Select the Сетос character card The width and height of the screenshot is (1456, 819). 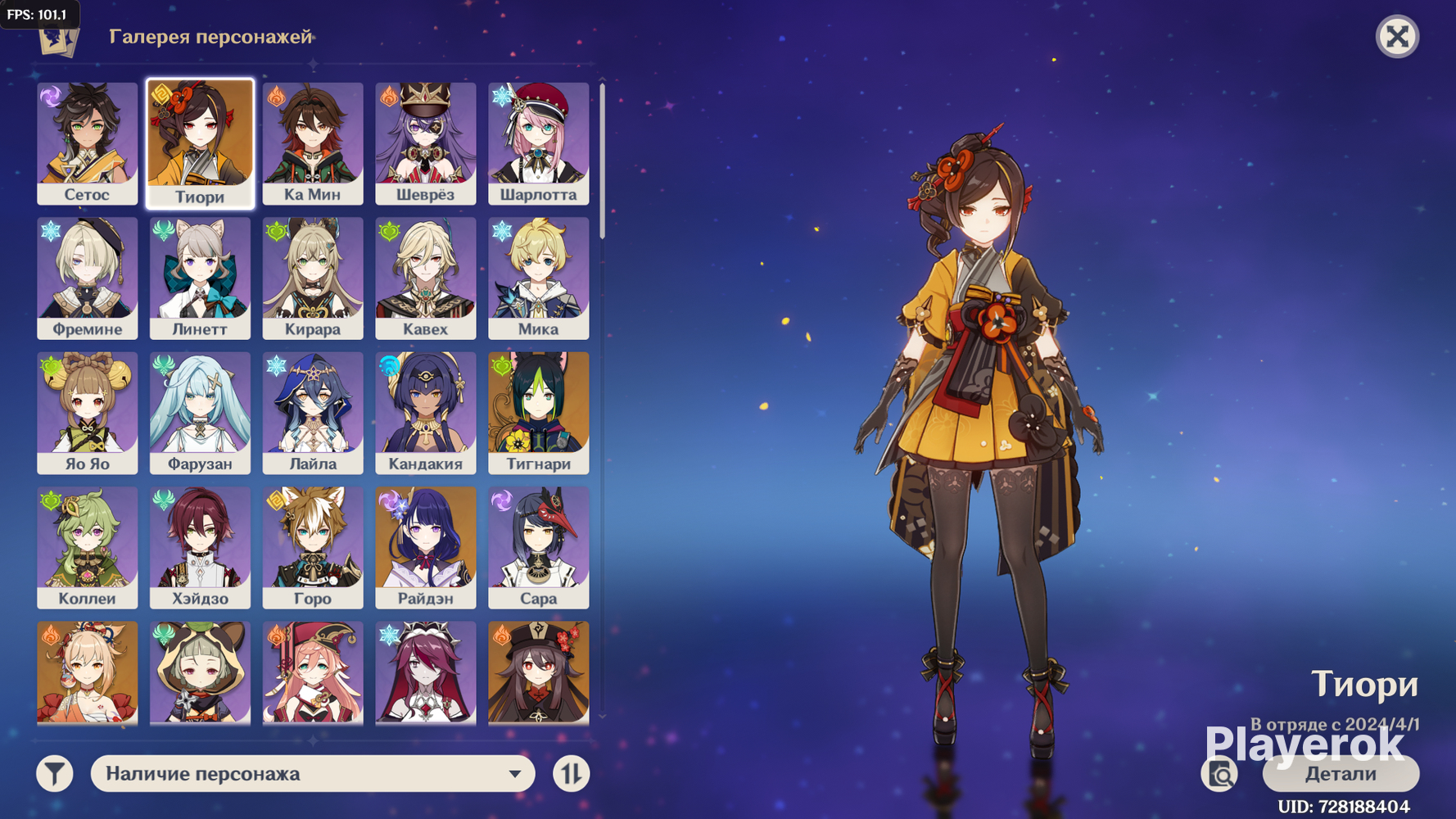[87, 143]
